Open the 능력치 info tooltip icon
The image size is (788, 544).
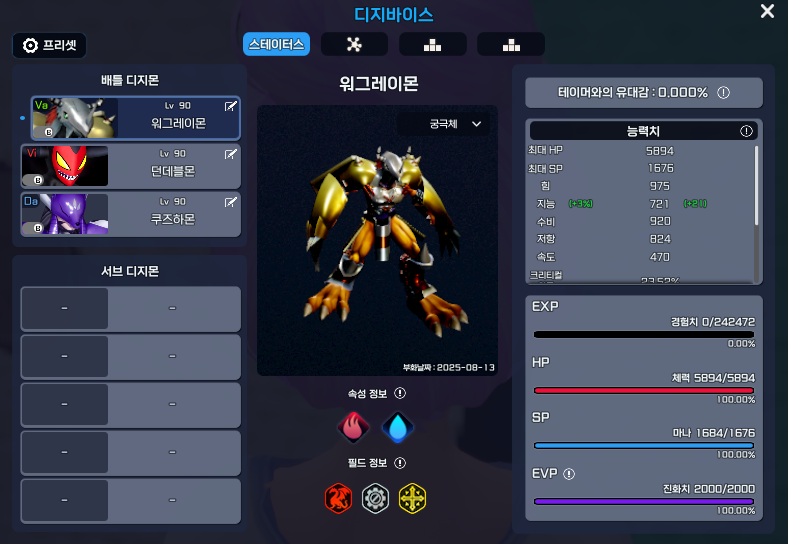(x=746, y=131)
